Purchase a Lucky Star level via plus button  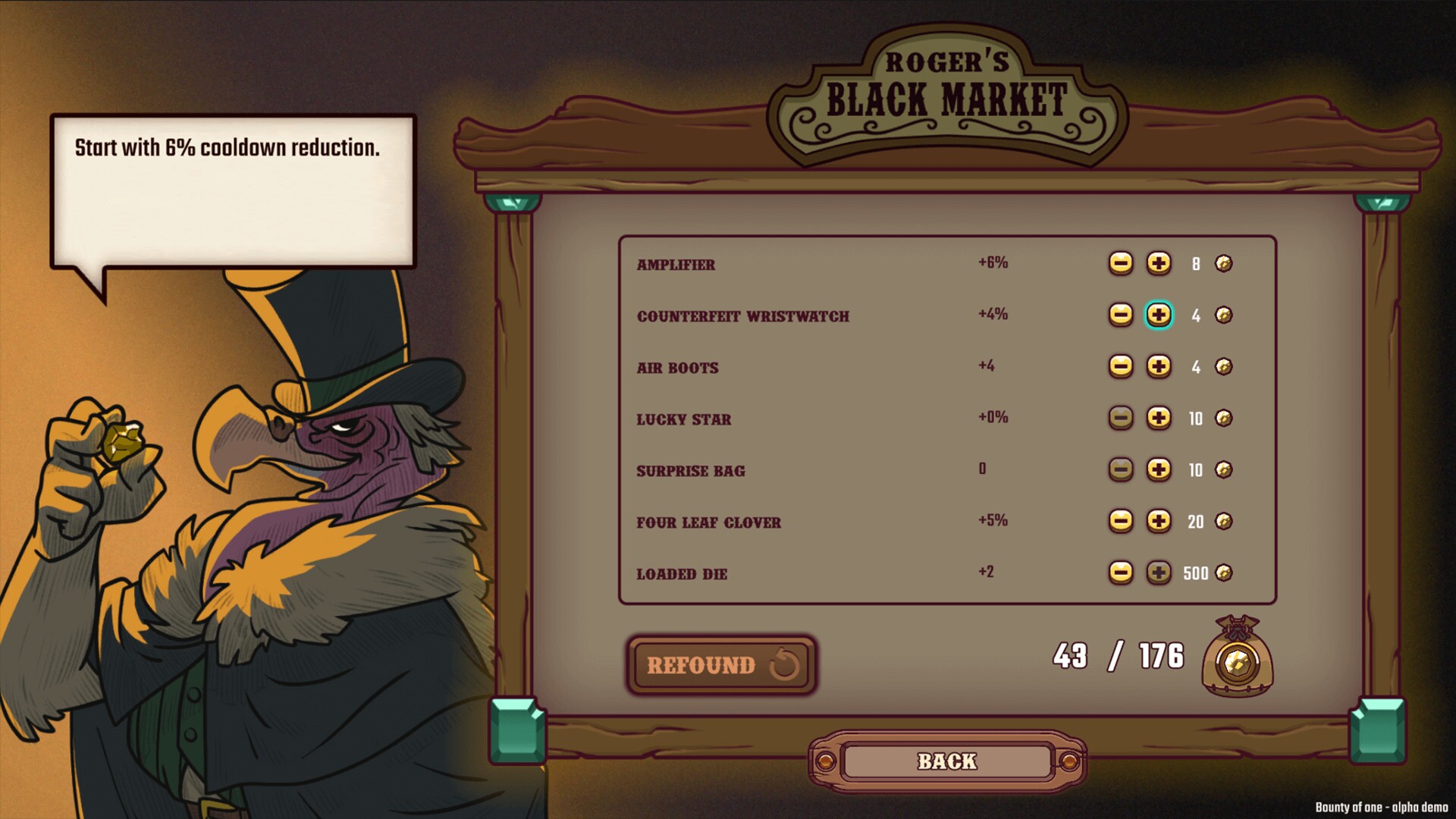click(x=1159, y=419)
